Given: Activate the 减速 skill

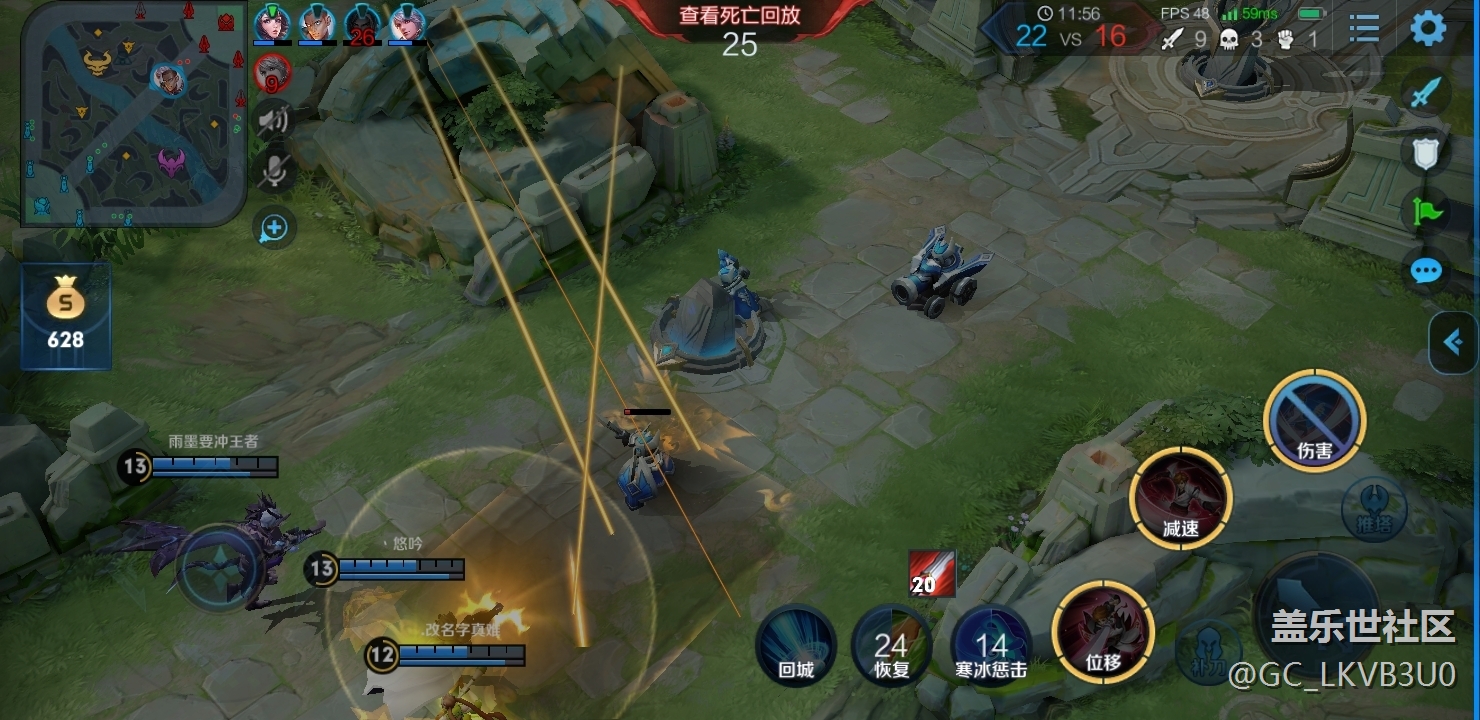Looking at the screenshot, I should click(x=1180, y=498).
